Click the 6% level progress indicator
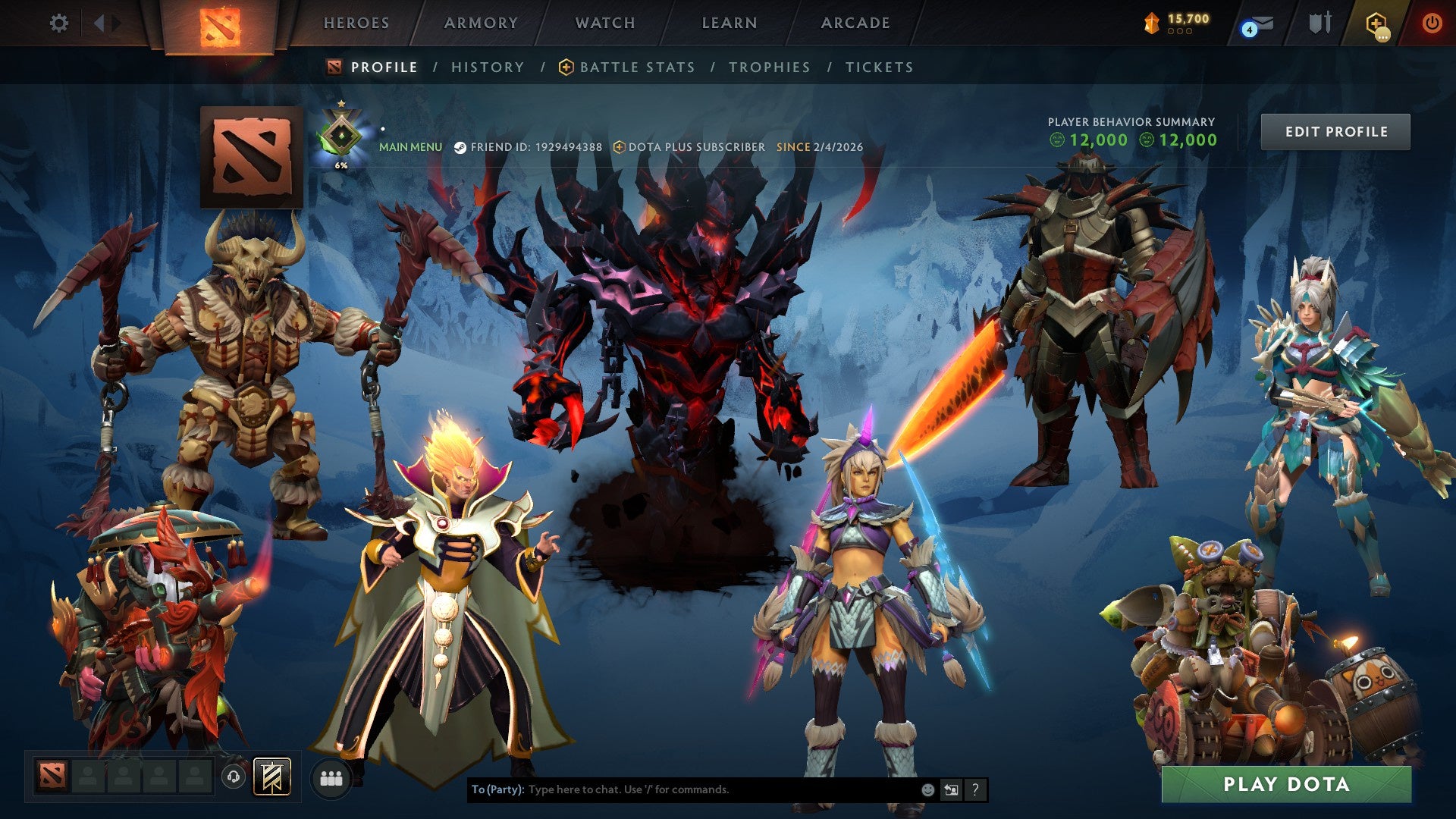The width and height of the screenshot is (1456, 819). (341, 164)
